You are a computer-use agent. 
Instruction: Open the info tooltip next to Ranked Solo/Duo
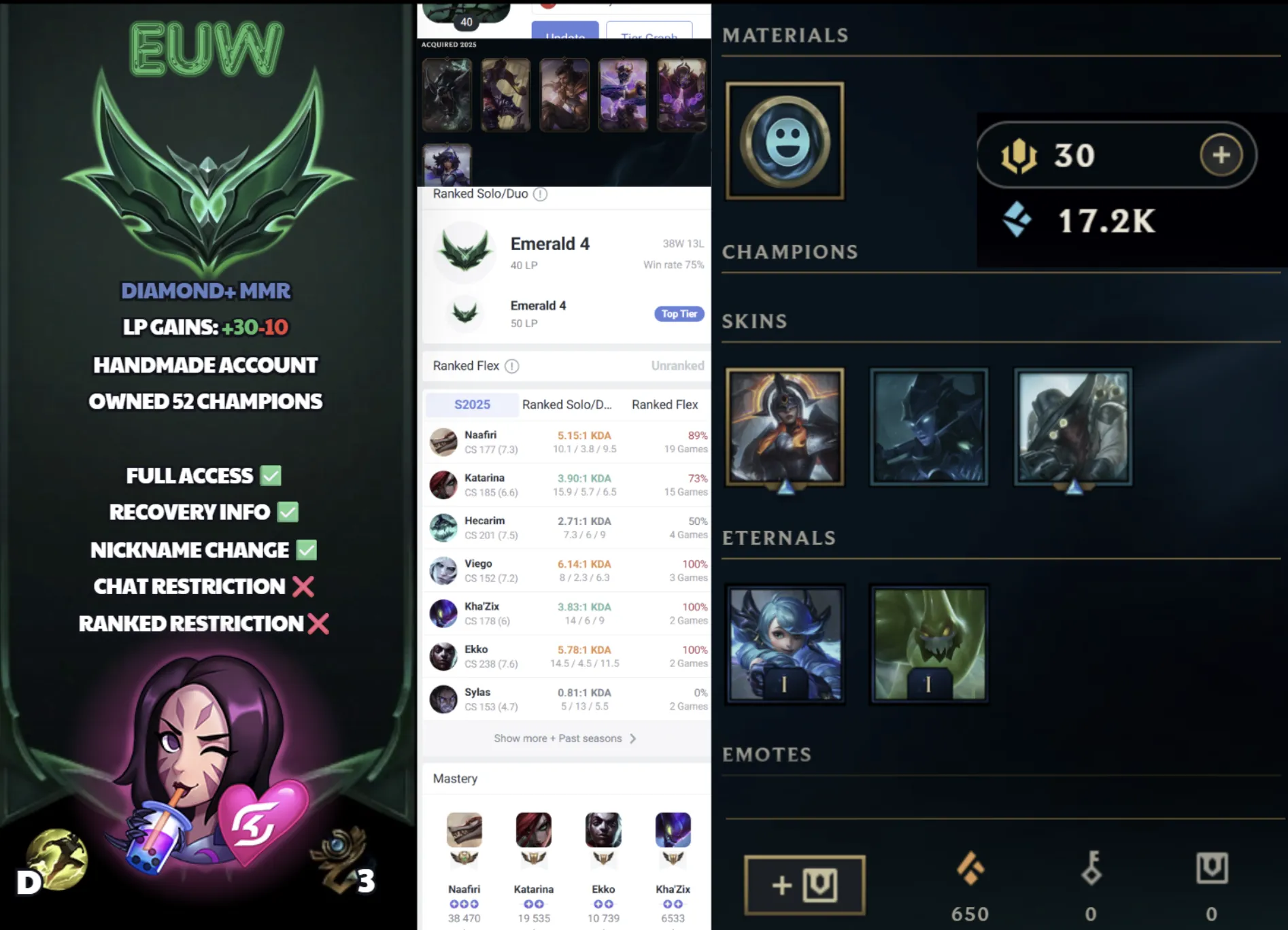[x=540, y=194]
